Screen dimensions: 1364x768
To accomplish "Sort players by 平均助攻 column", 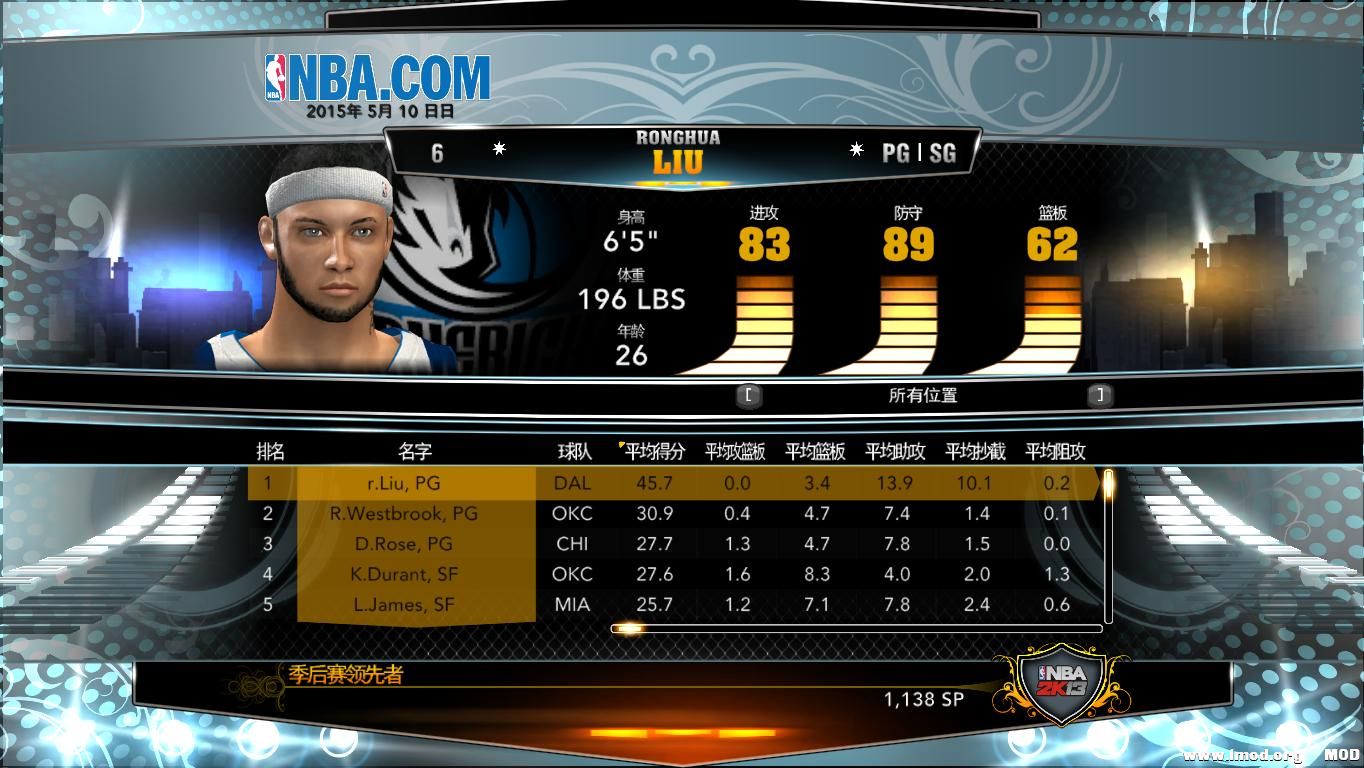I will 897,451.
